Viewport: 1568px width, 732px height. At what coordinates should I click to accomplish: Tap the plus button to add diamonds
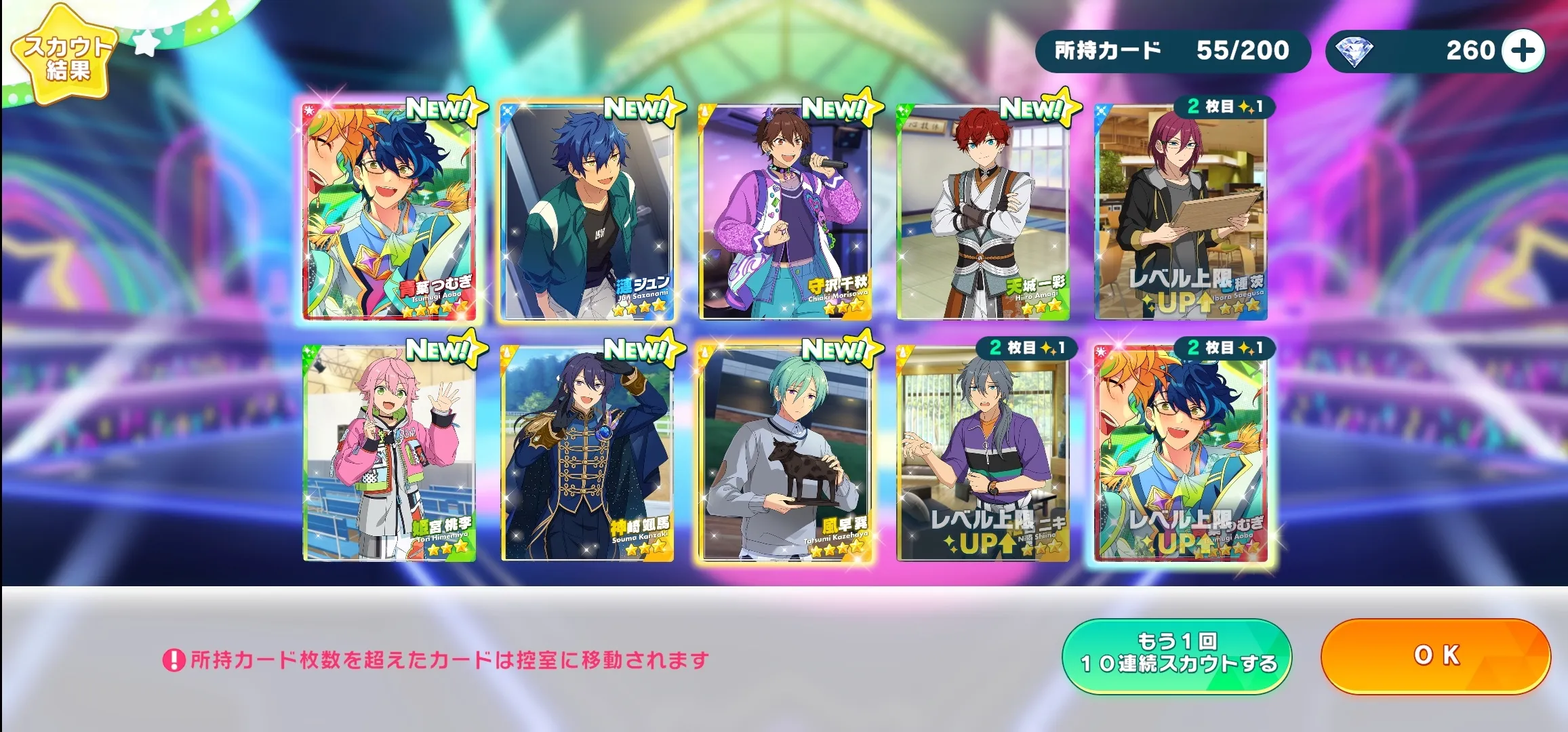(1523, 51)
